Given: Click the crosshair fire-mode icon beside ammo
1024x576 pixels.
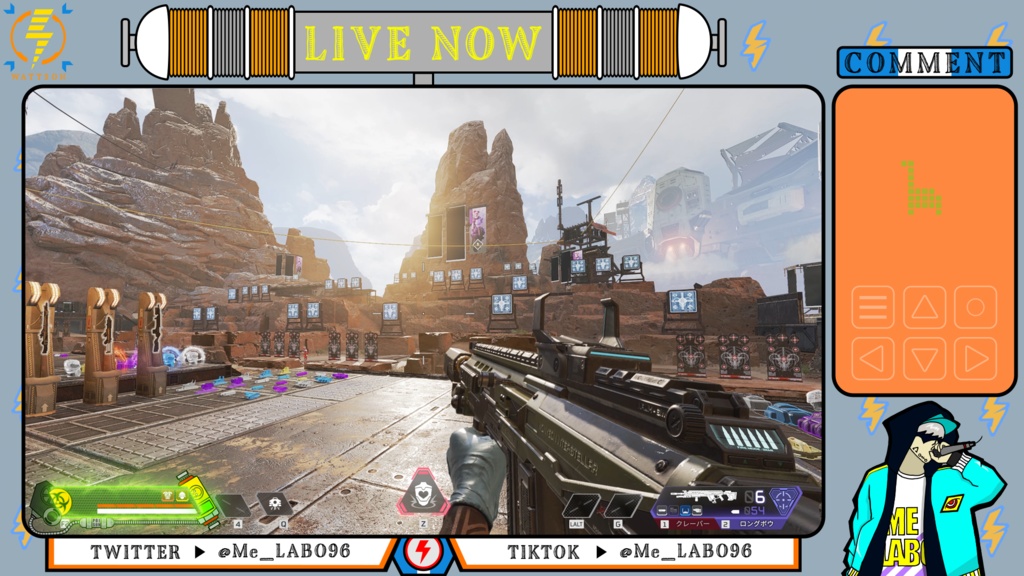Looking at the screenshot, I should pos(785,500).
